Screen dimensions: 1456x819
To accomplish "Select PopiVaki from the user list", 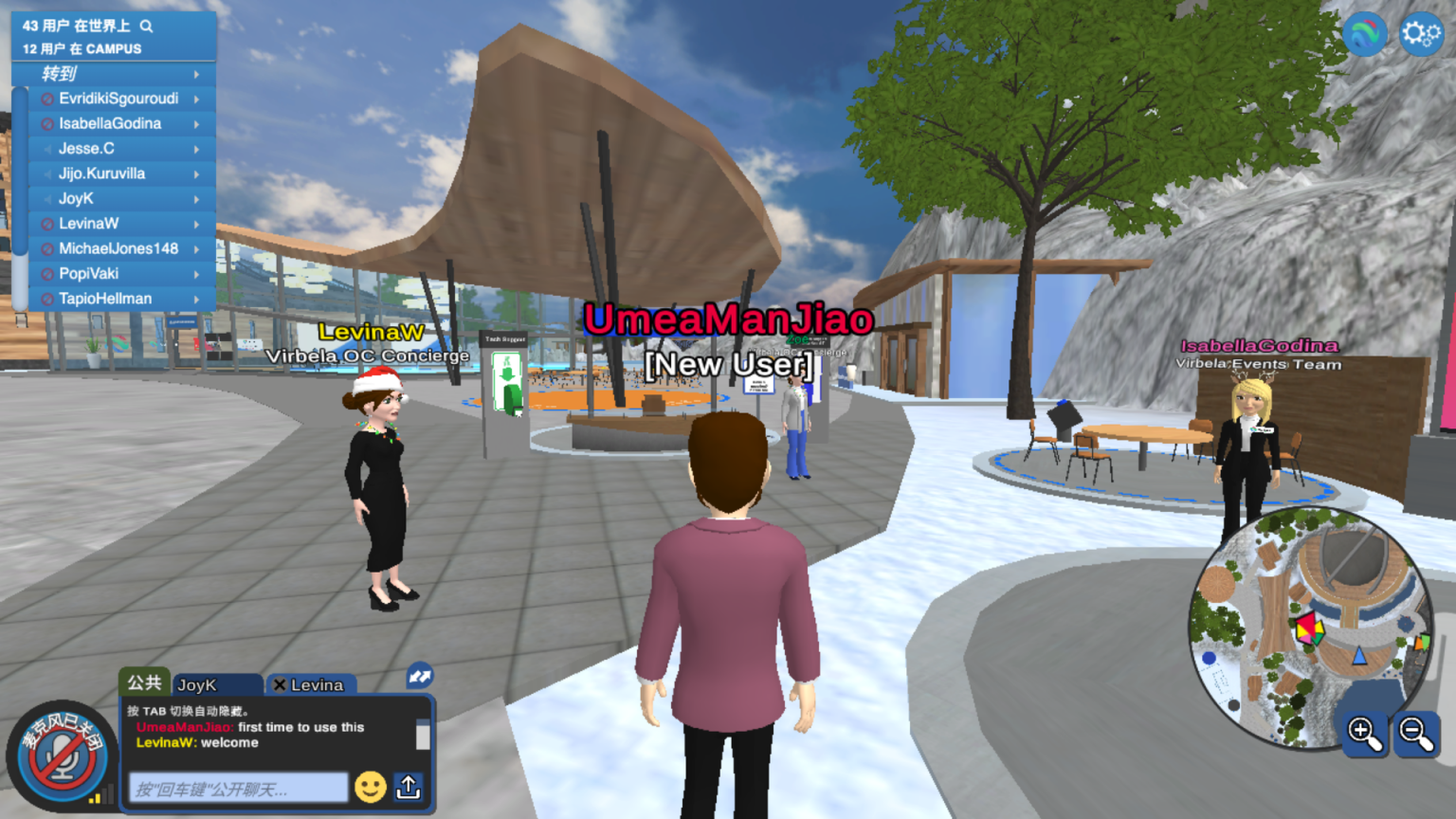I will tap(88, 274).
